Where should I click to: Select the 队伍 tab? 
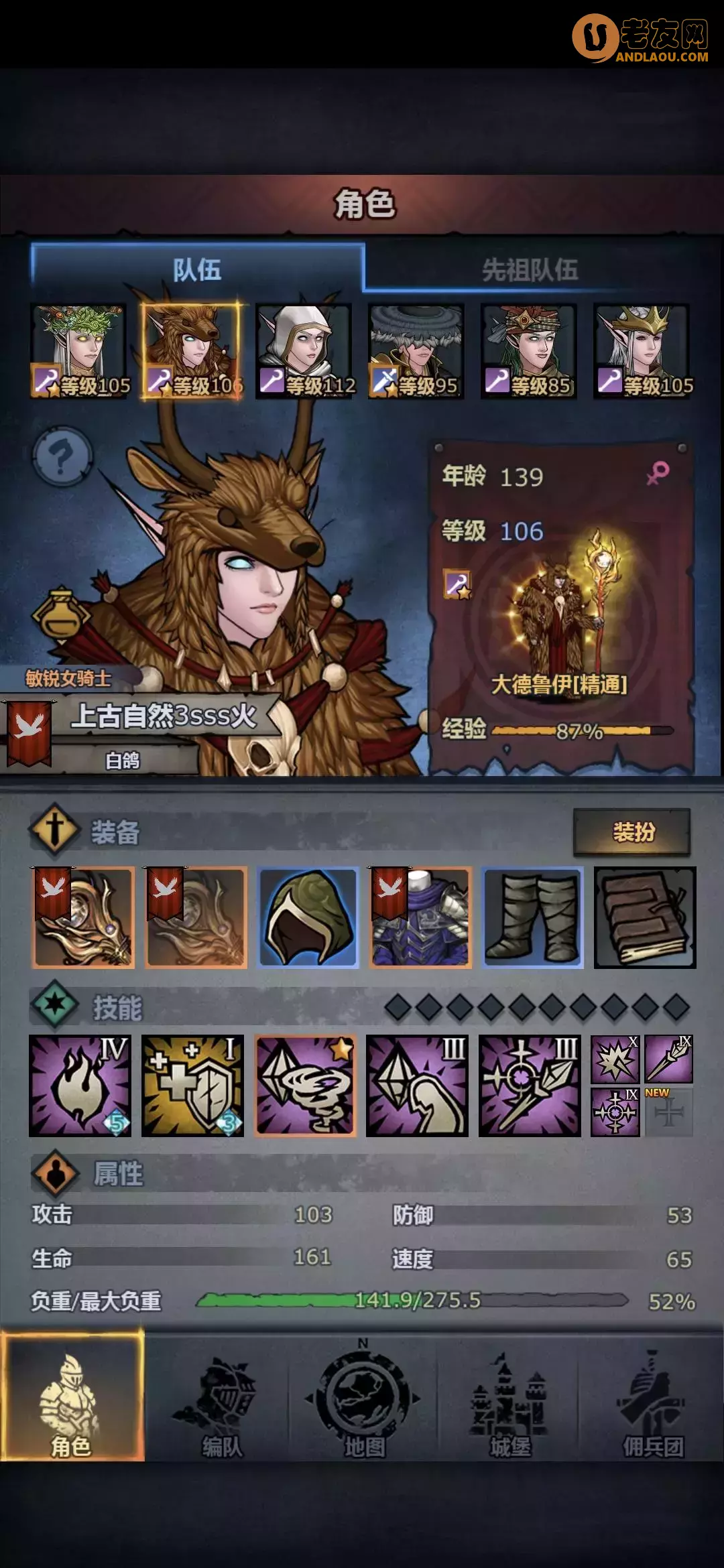(197, 270)
